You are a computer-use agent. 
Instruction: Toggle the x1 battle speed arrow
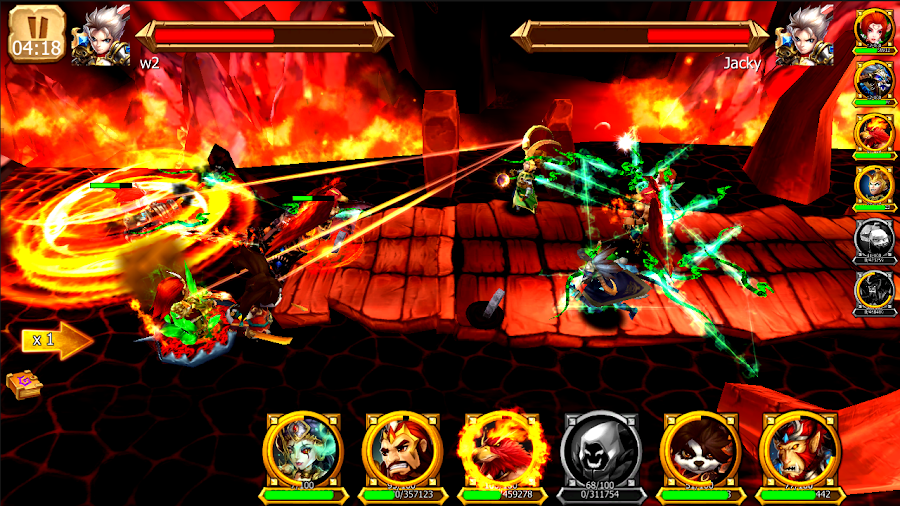coord(56,340)
